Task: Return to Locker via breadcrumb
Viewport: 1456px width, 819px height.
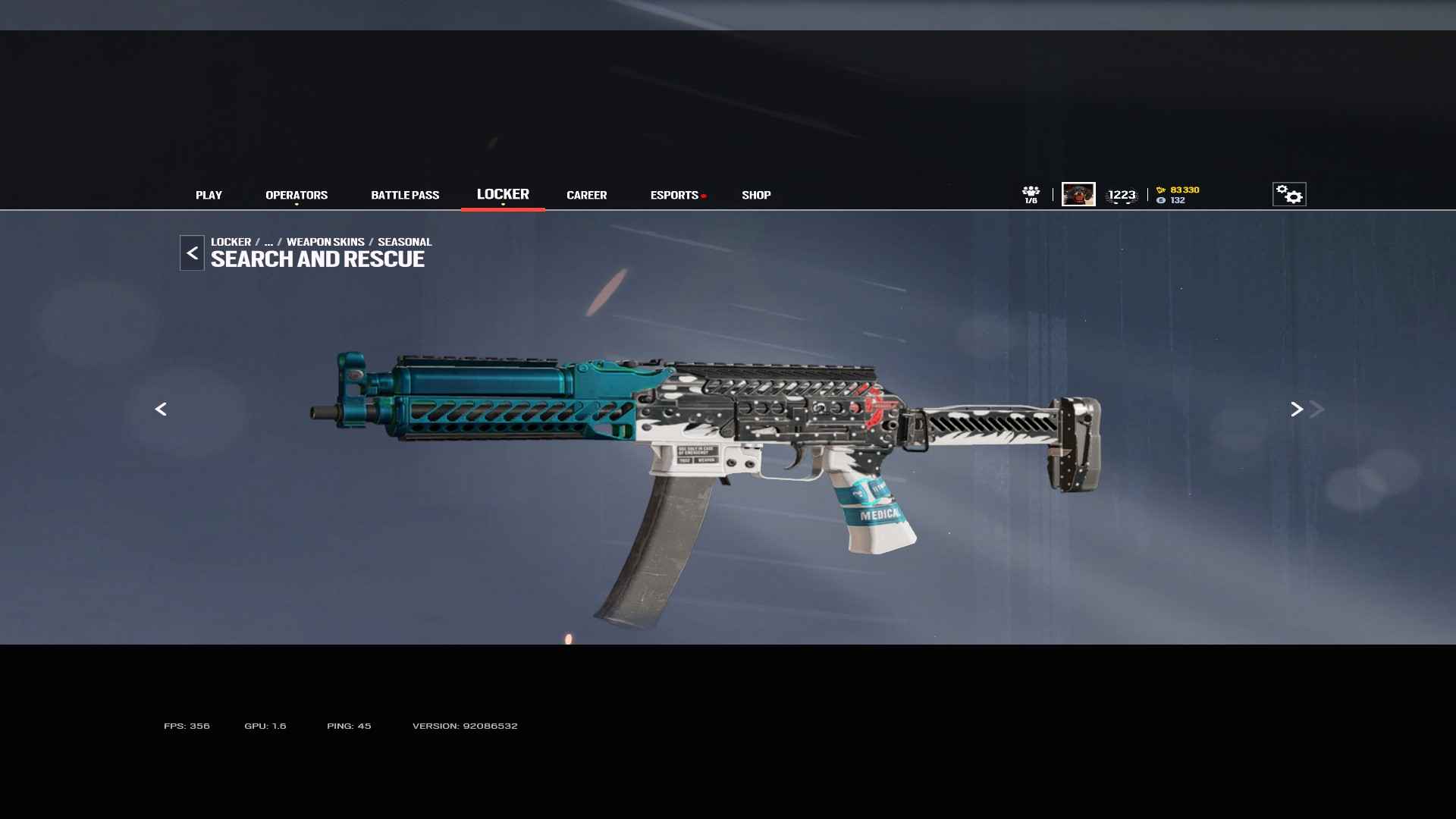Action: point(231,242)
